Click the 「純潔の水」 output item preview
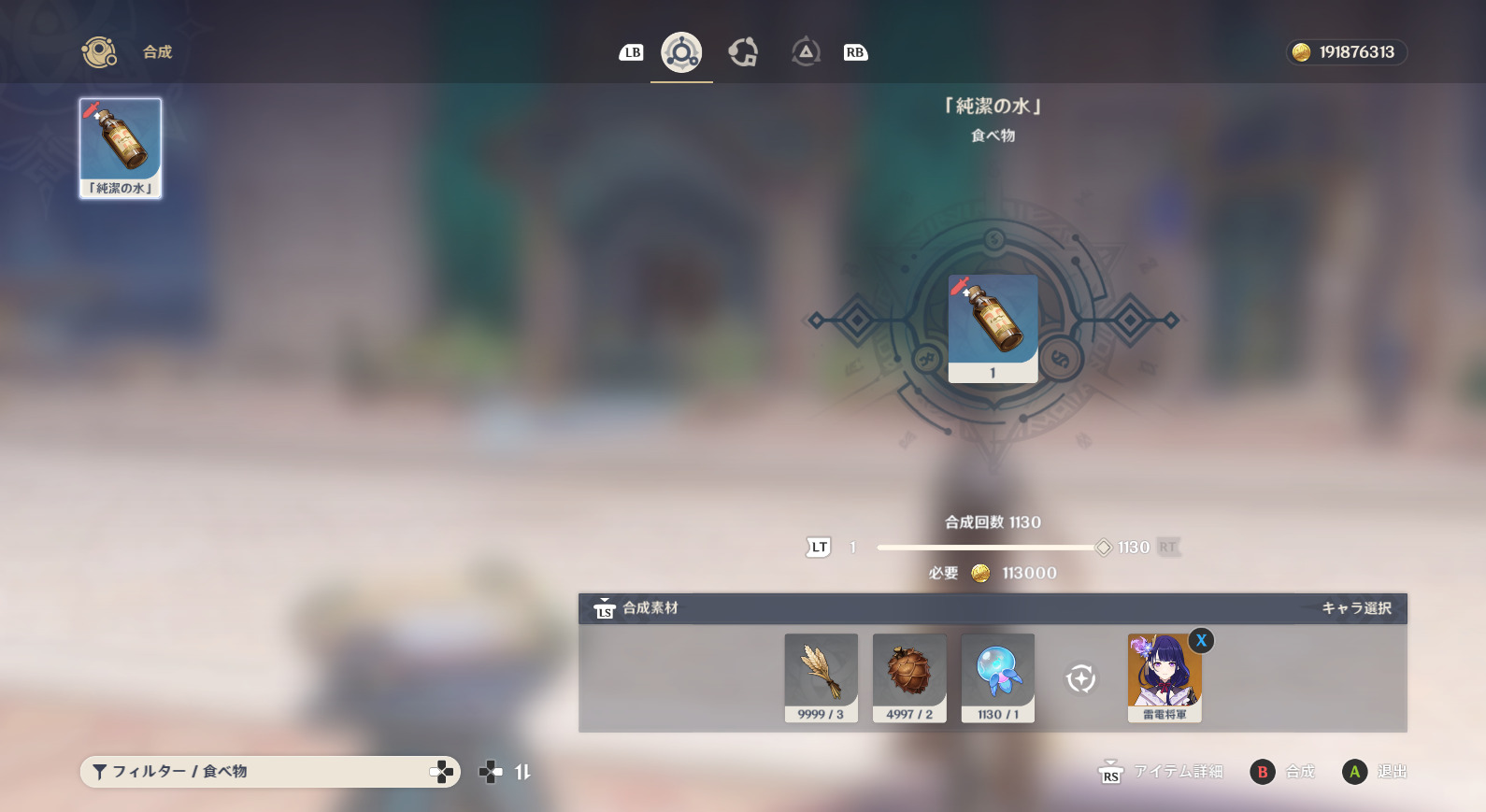The height and width of the screenshot is (812, 1486). (993, 327)
